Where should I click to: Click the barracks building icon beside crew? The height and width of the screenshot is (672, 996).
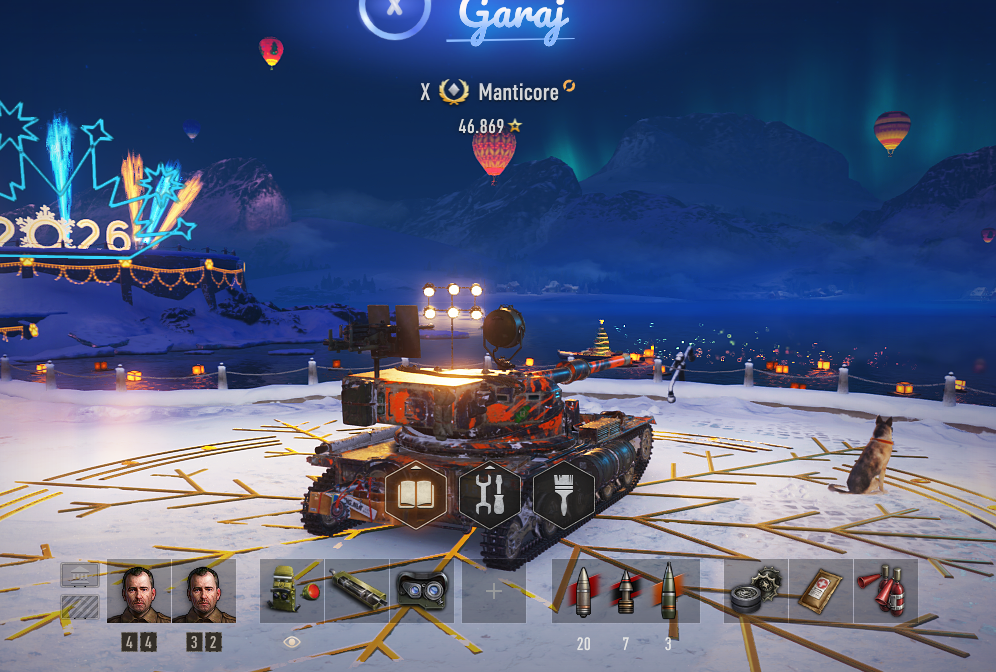tap(80, 575)
